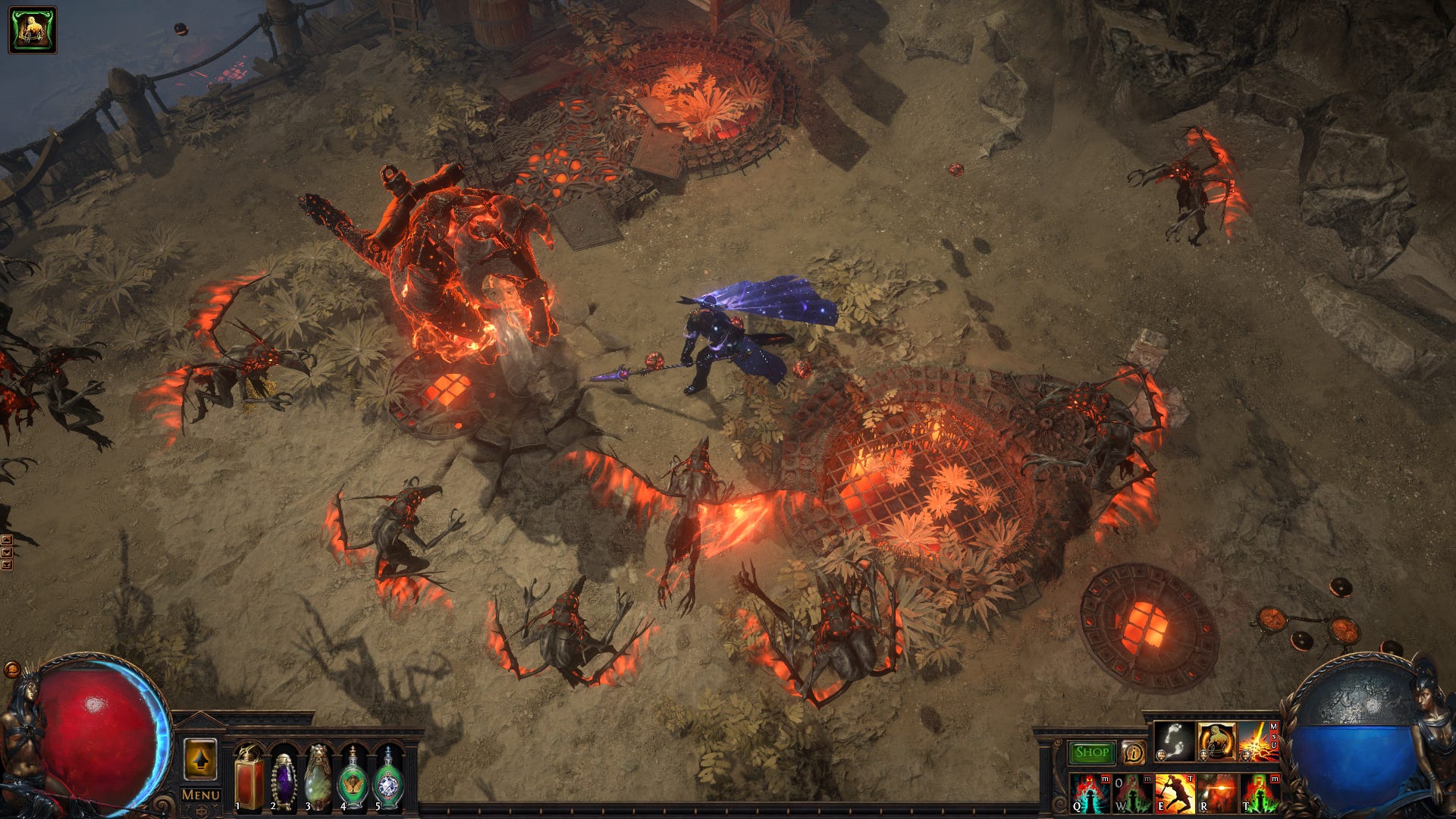Activate the T green totem skill

1259,793
